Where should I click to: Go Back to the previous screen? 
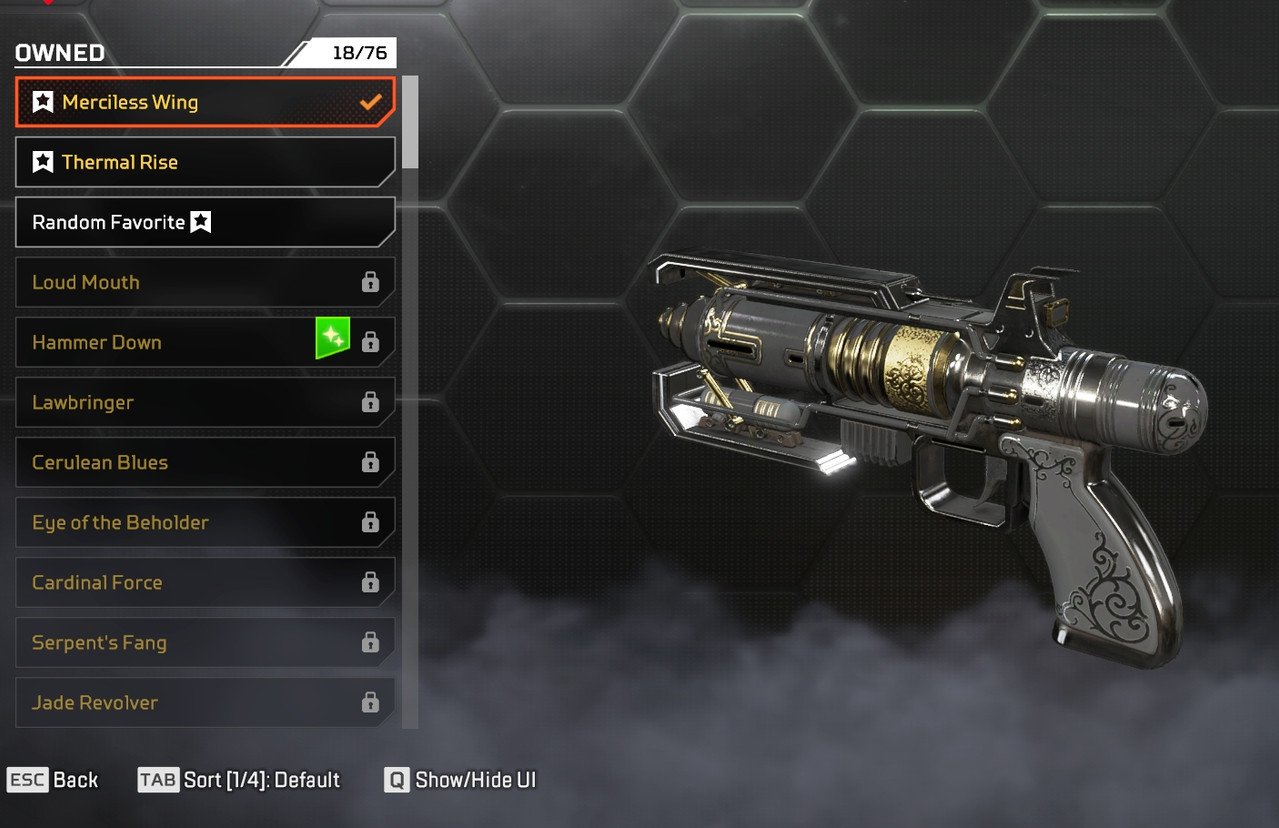click(53, 780)
